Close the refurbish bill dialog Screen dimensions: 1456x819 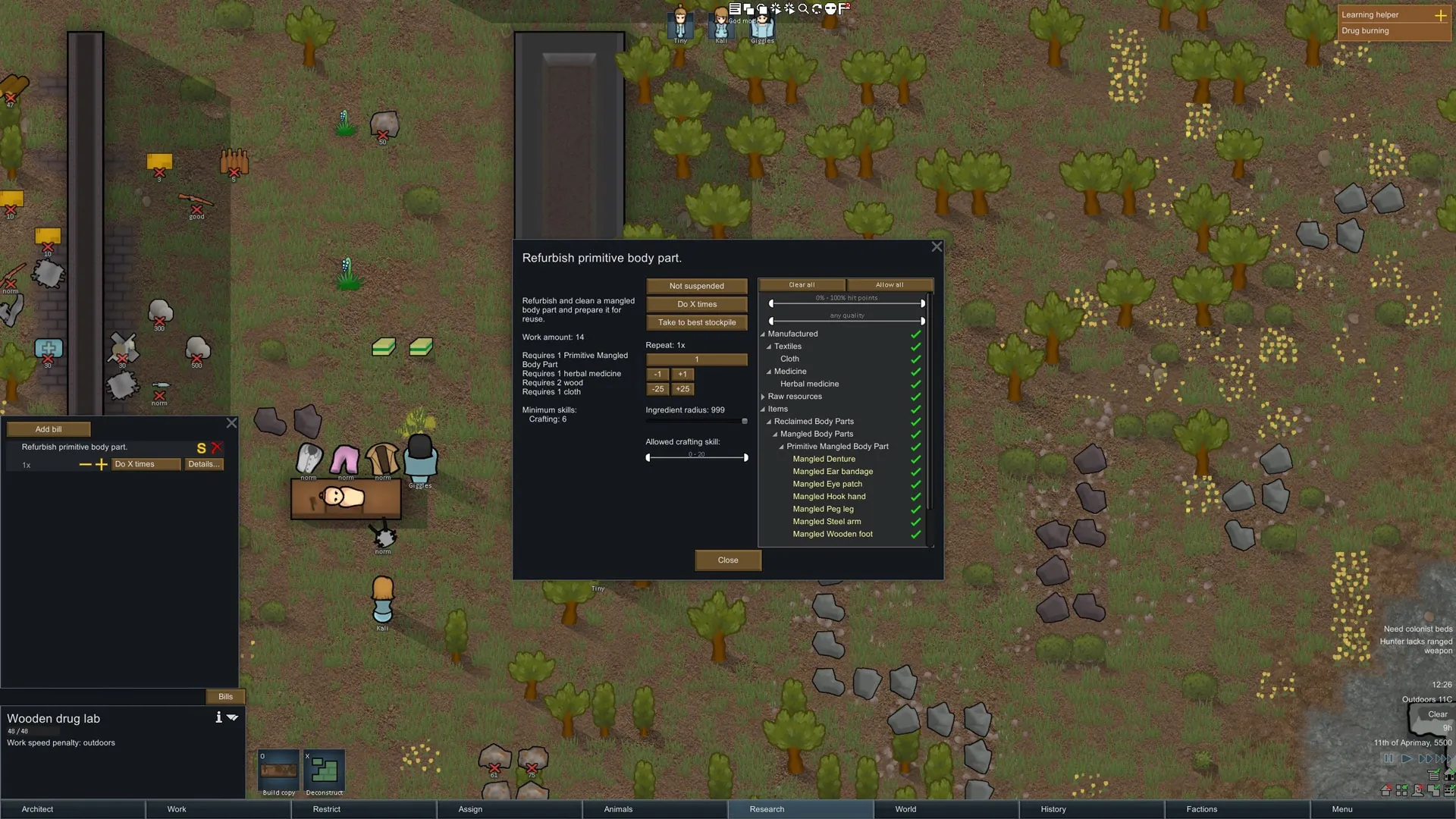click(x=727, y=560)
